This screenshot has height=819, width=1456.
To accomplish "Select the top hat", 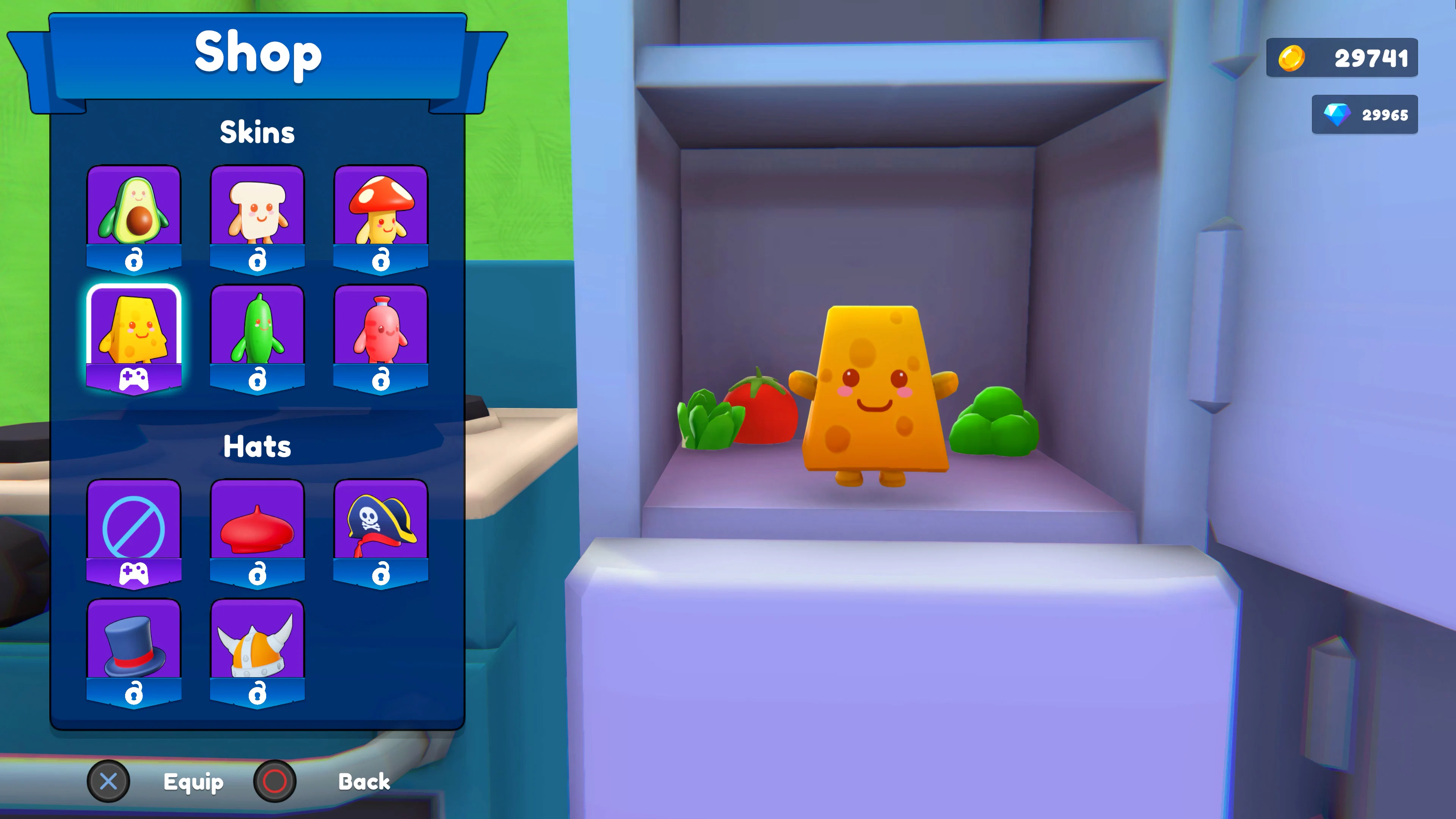I will tap(135, 644).
